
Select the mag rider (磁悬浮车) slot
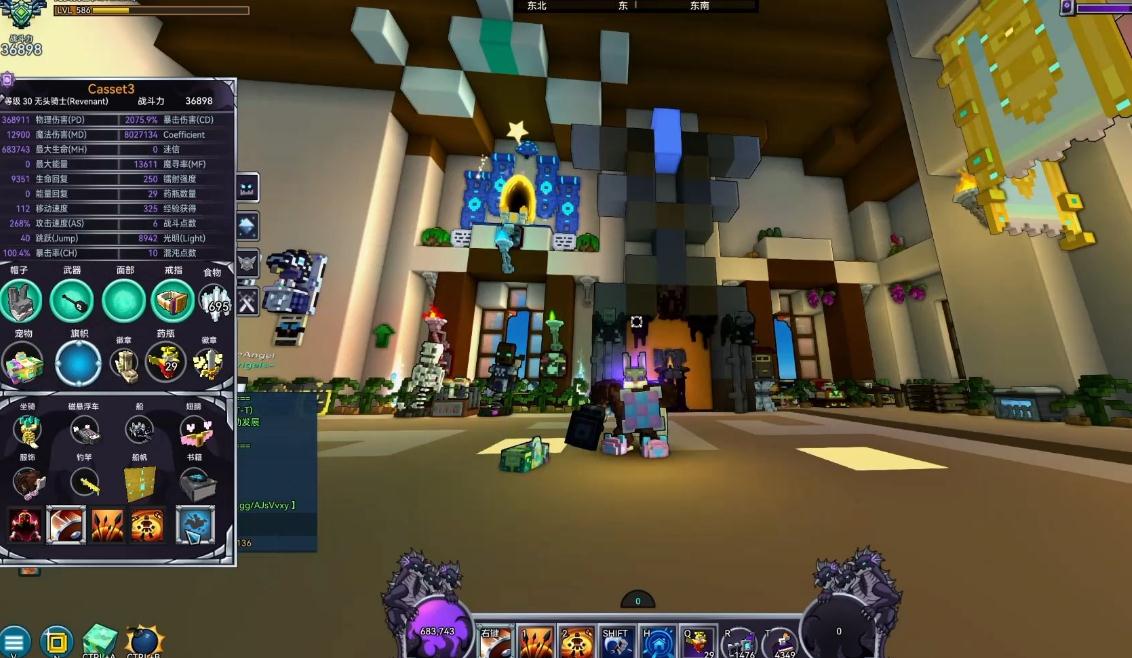[84, 430]
